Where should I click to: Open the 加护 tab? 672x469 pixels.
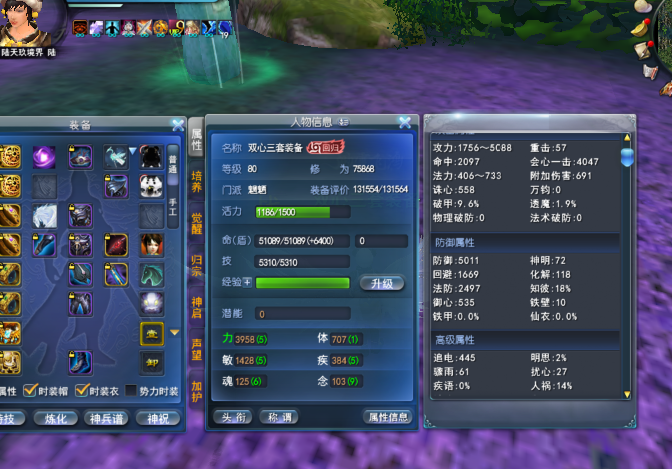pos(197,390)
